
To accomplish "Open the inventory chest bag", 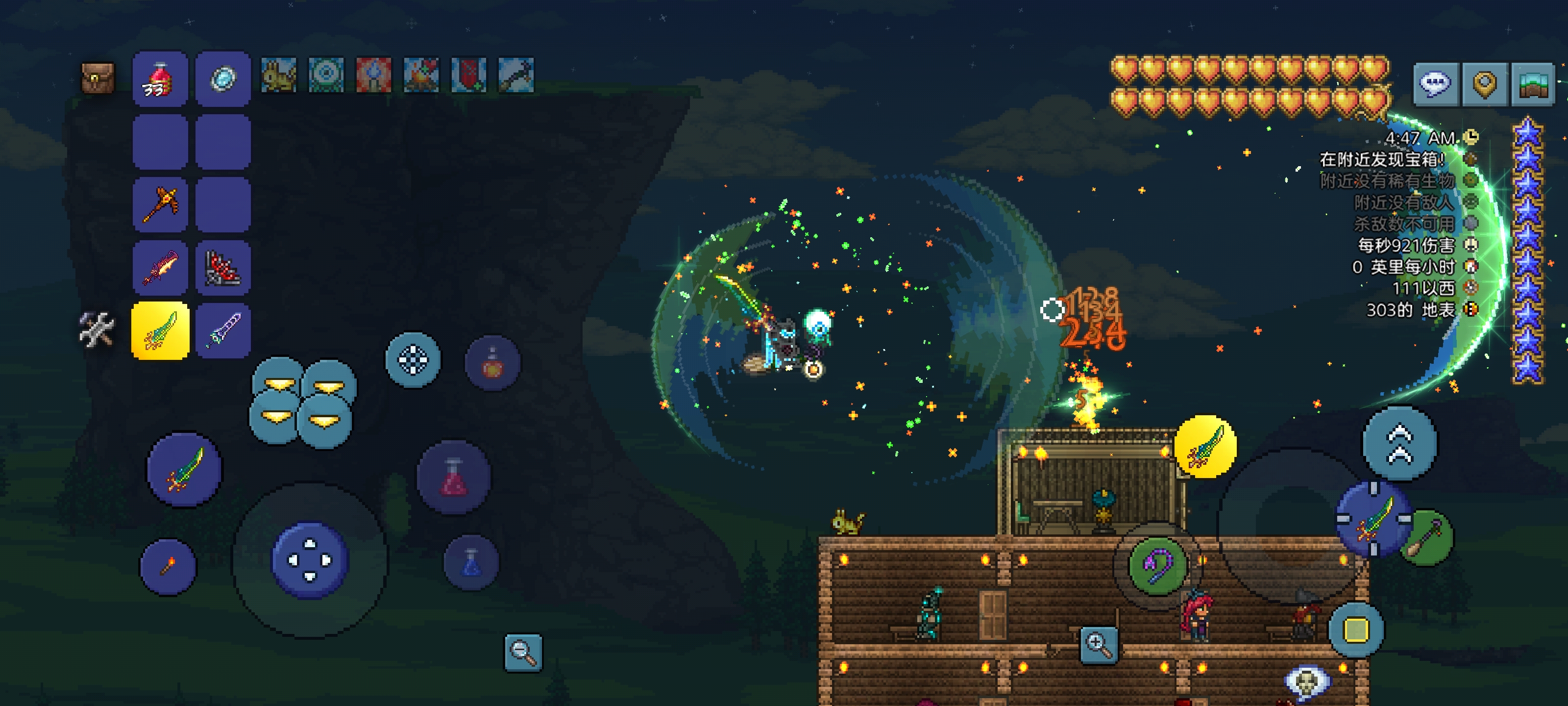I will point(98,78).
